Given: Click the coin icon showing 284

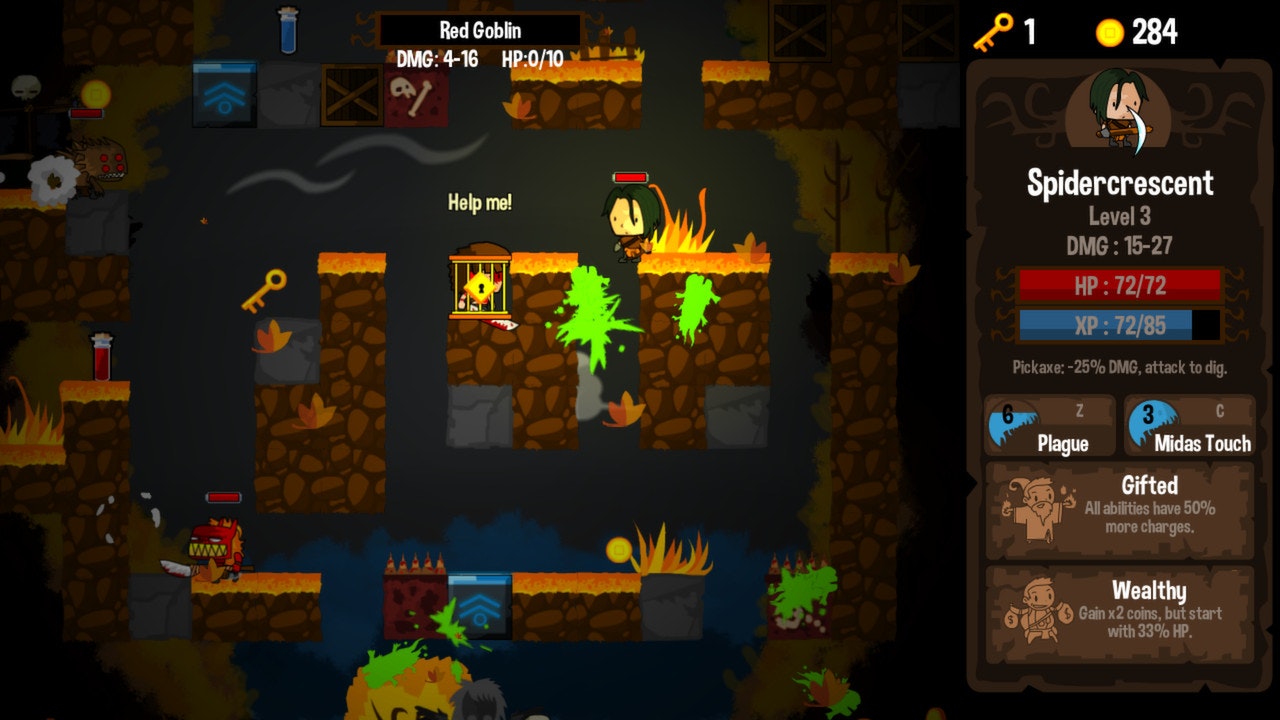Looking at the screenshot, I should coord(1108,31).
